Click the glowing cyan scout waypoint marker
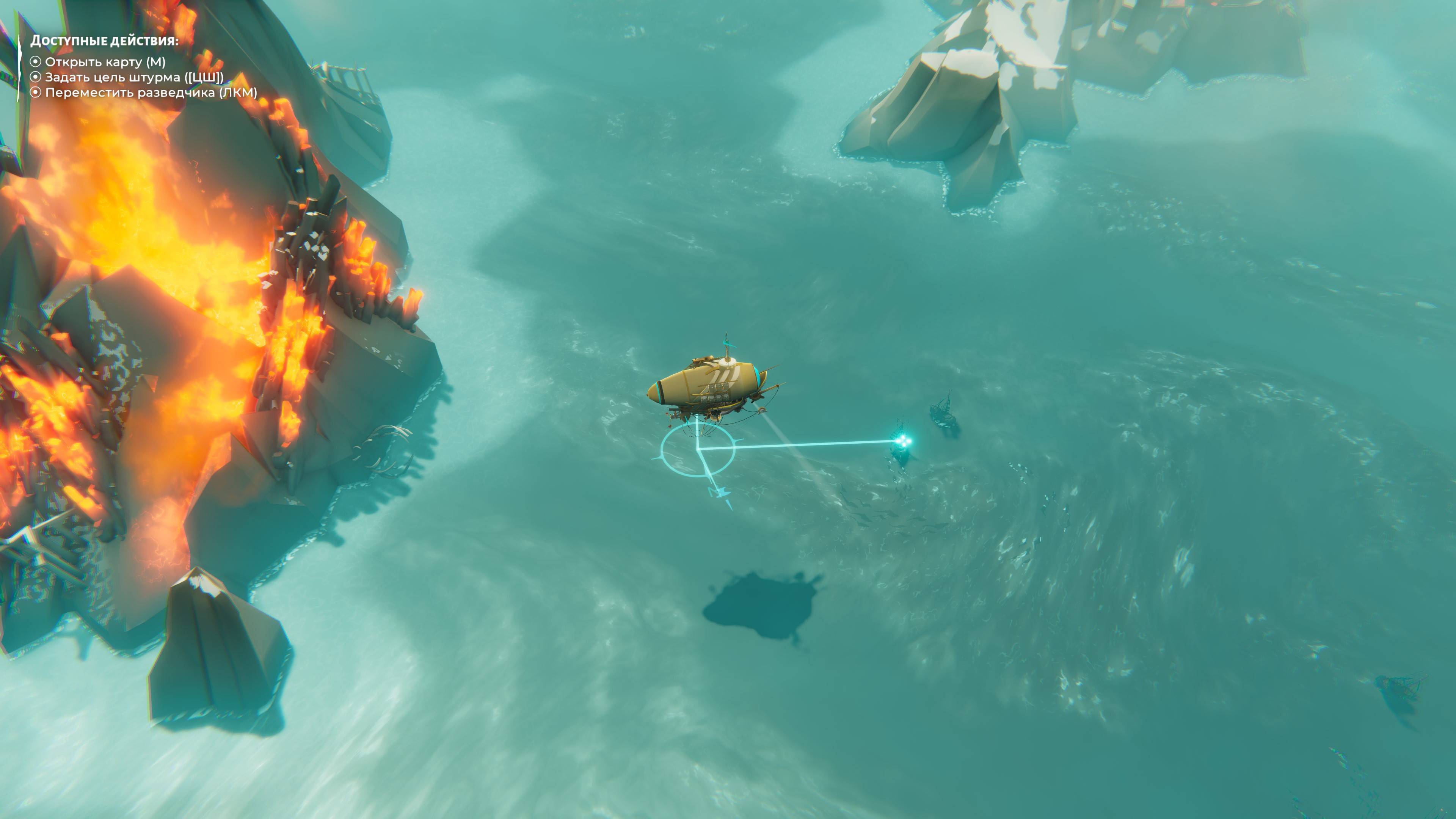Viewport: 1456px width, 819px height. click(903, 441)
